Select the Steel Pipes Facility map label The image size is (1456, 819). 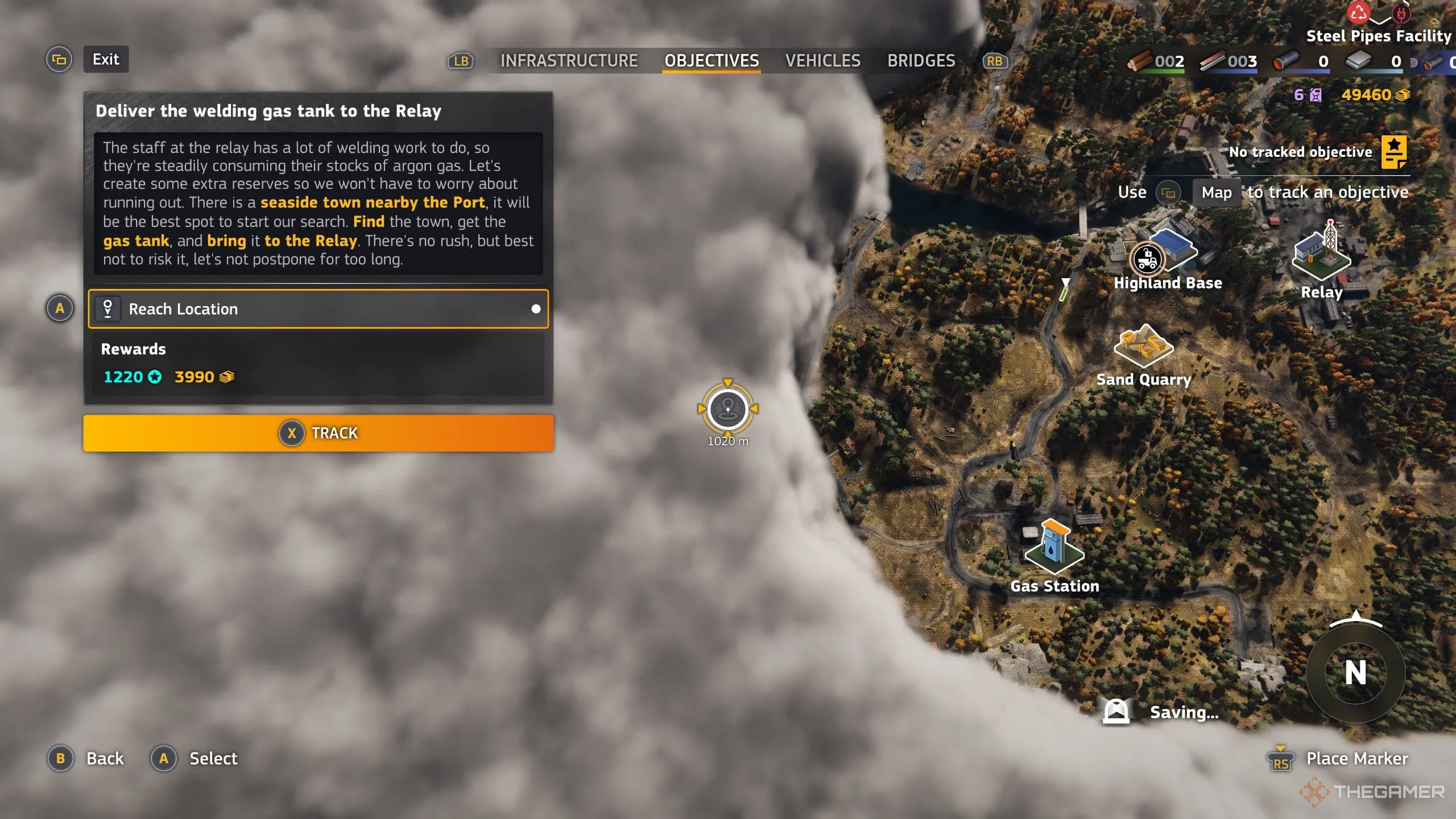(1378, 36)
